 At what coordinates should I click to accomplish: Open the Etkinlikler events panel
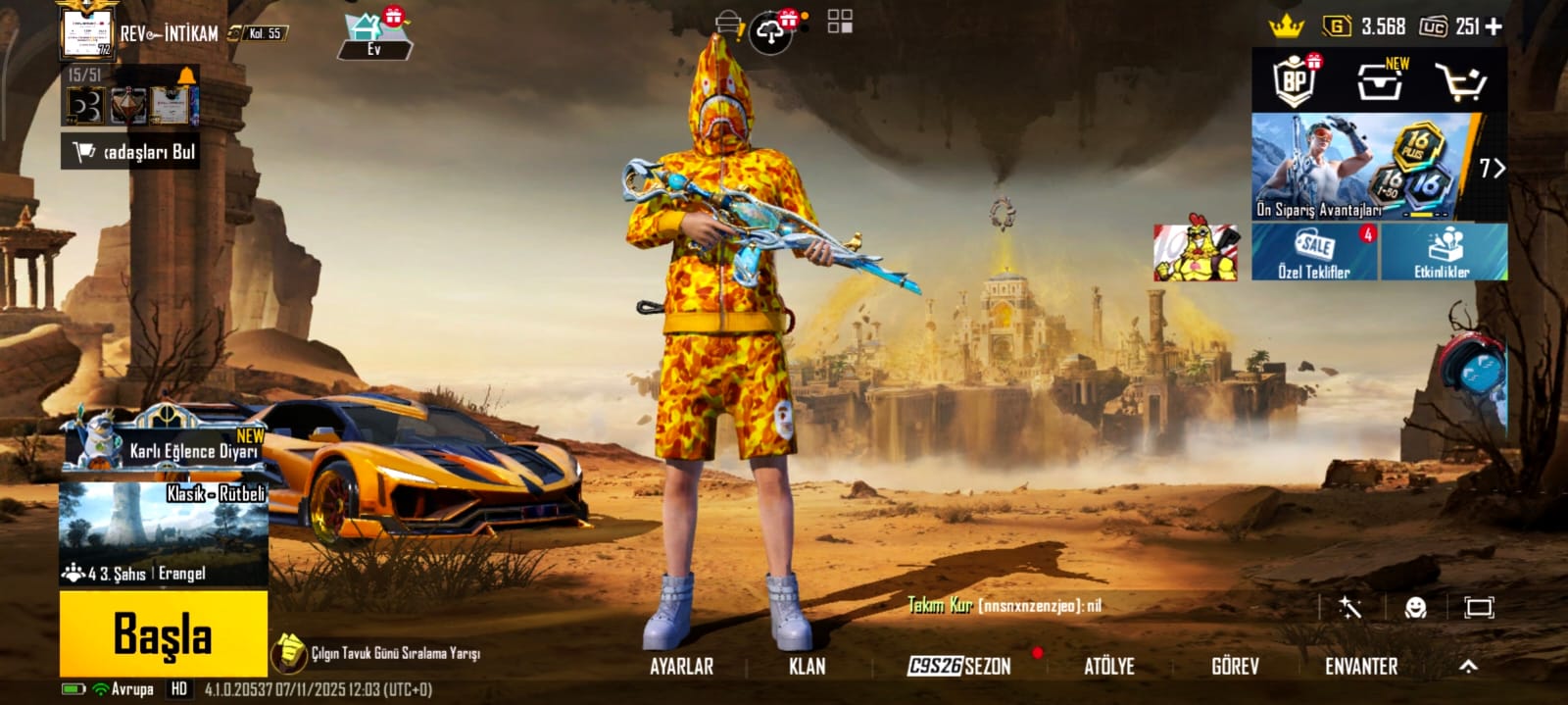point(1443,252)
